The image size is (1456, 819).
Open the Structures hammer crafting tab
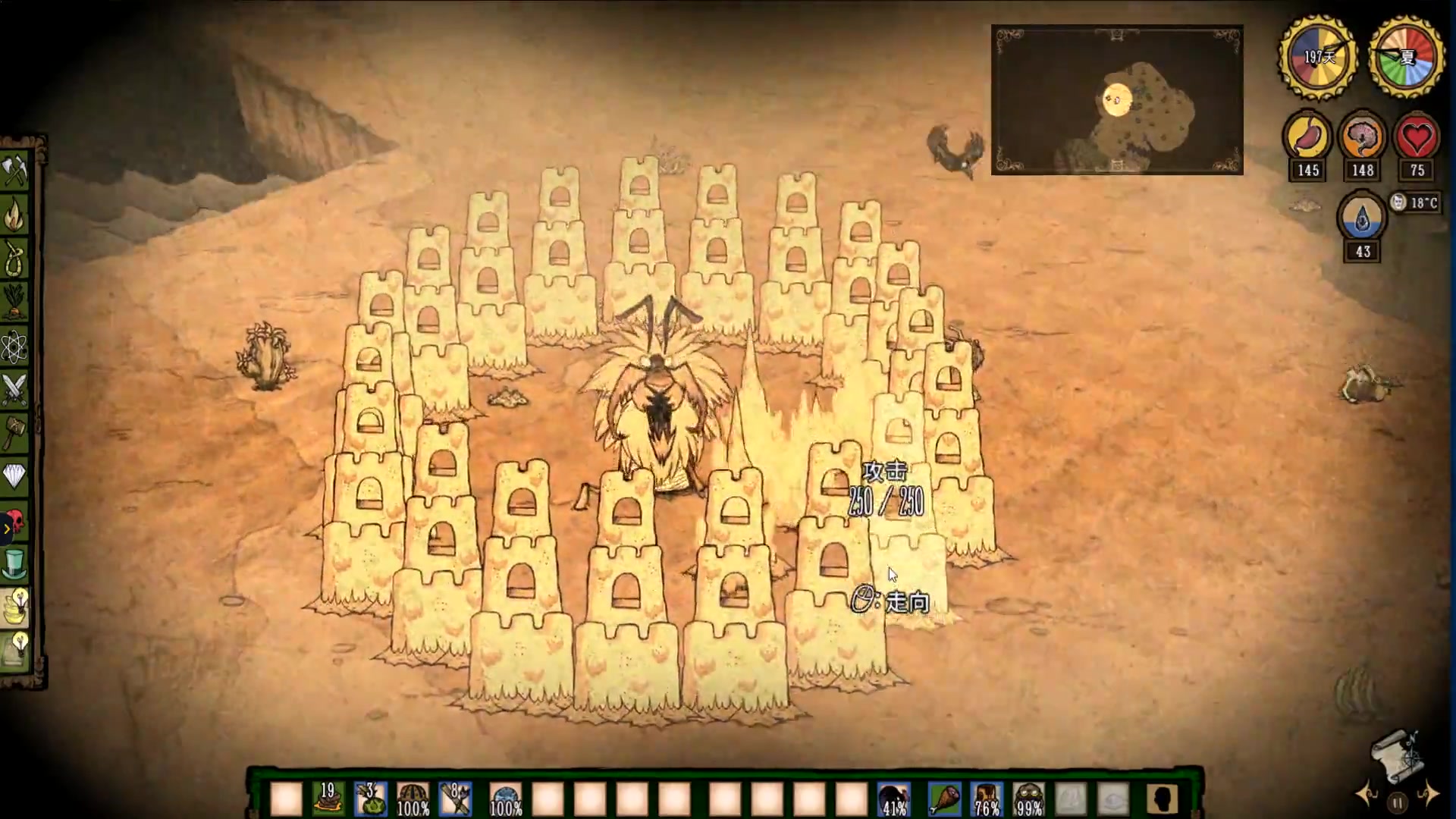15,434
